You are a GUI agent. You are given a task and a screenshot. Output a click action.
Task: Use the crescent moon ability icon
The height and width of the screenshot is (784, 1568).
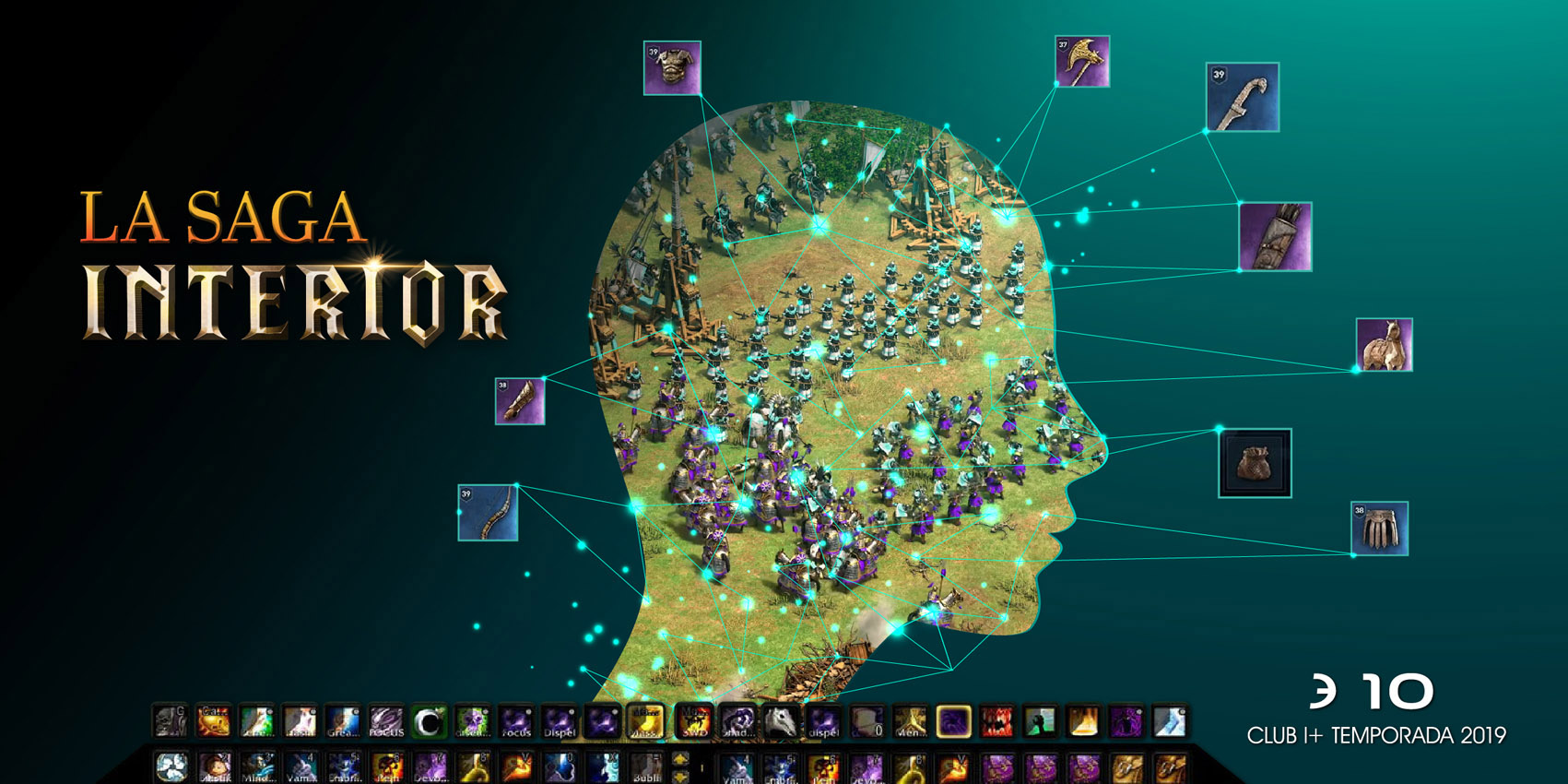coord(429,722)
